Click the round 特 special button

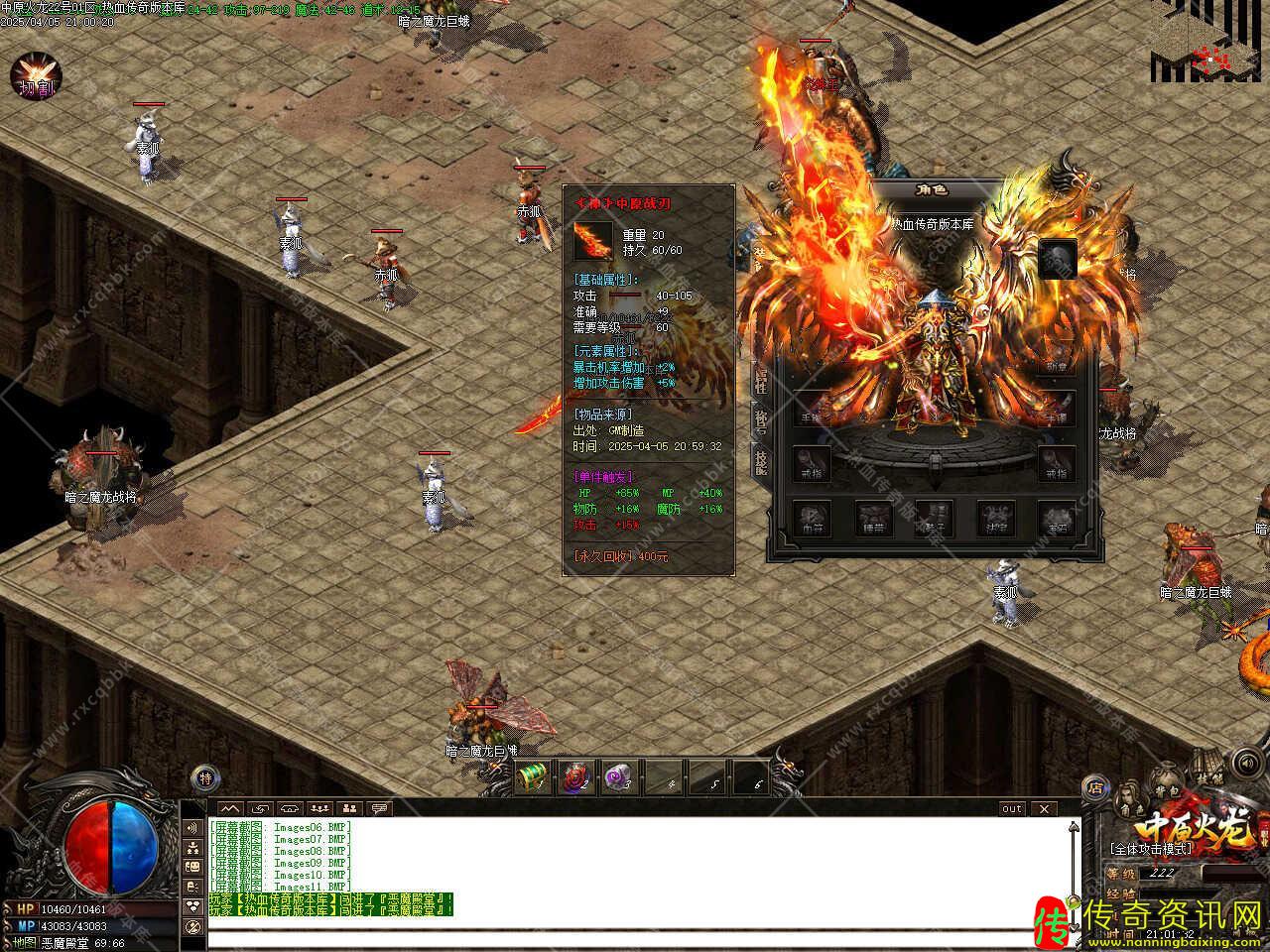(x=204, y=776)
